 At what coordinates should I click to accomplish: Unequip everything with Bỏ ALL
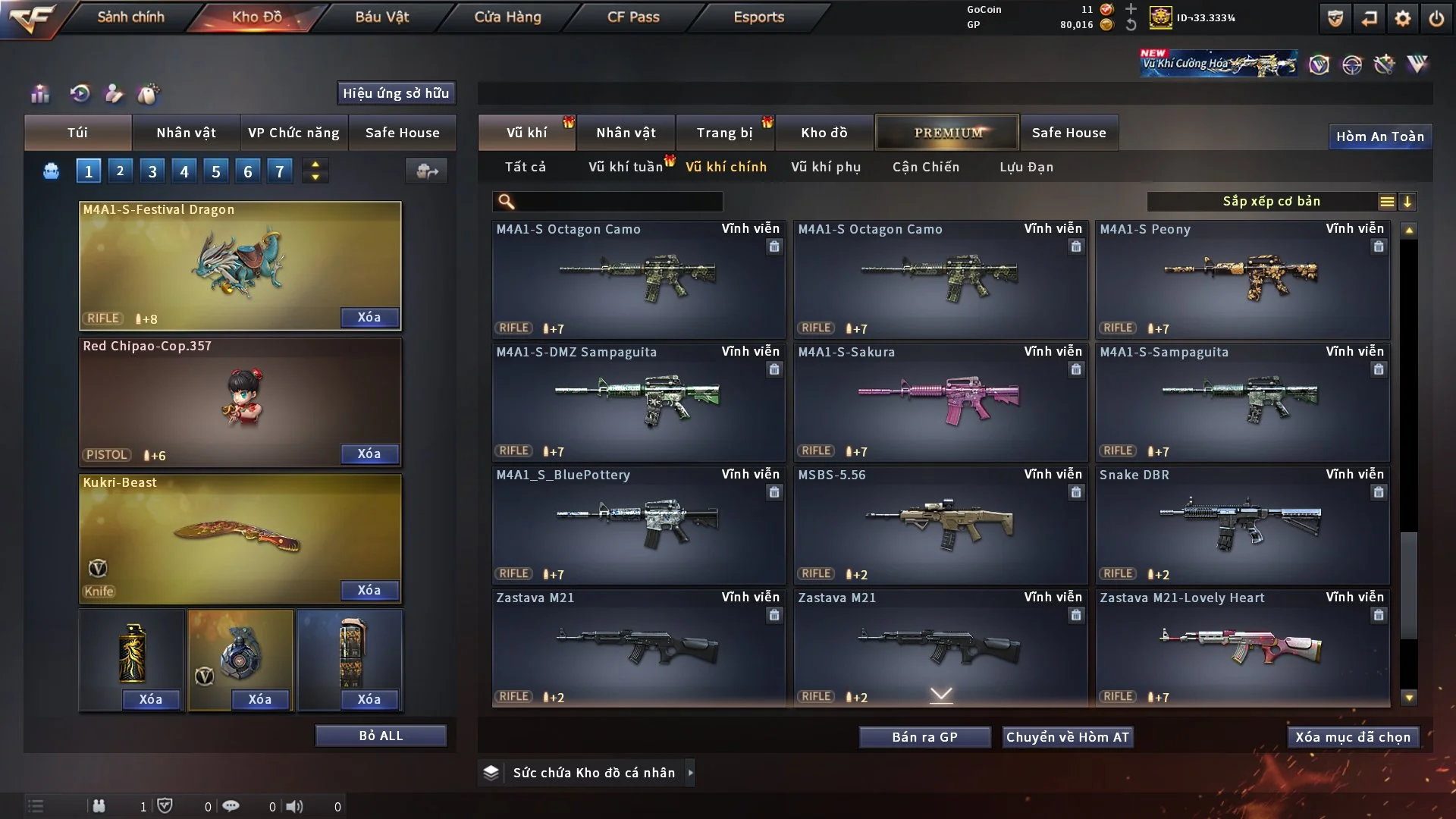point(381,736)
